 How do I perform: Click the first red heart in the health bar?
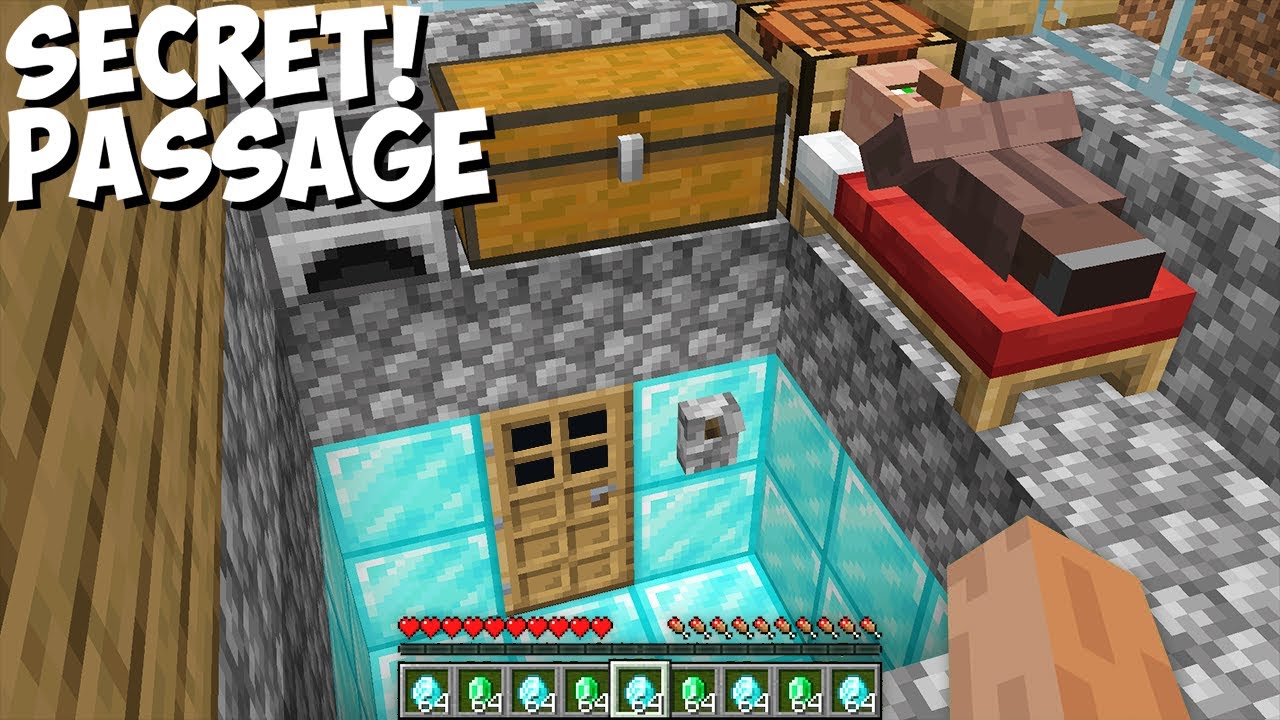point(409,625)
